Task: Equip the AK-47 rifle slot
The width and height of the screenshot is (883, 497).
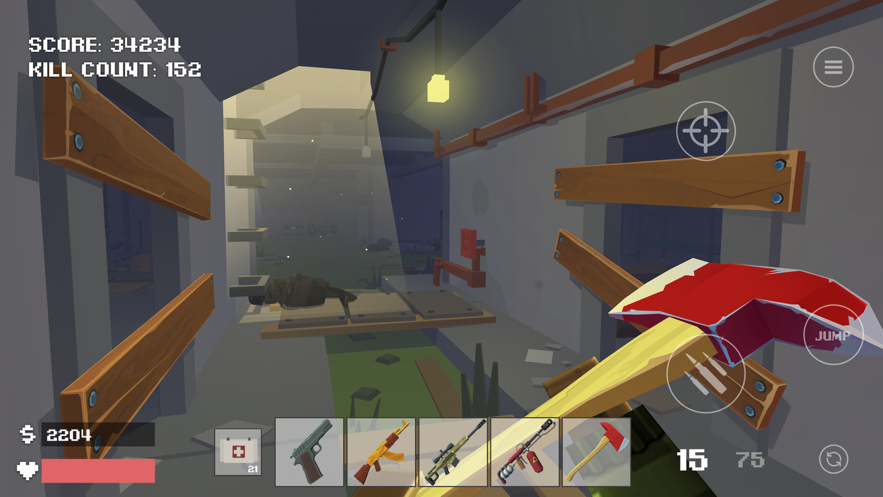Action: tap(381, 452)
